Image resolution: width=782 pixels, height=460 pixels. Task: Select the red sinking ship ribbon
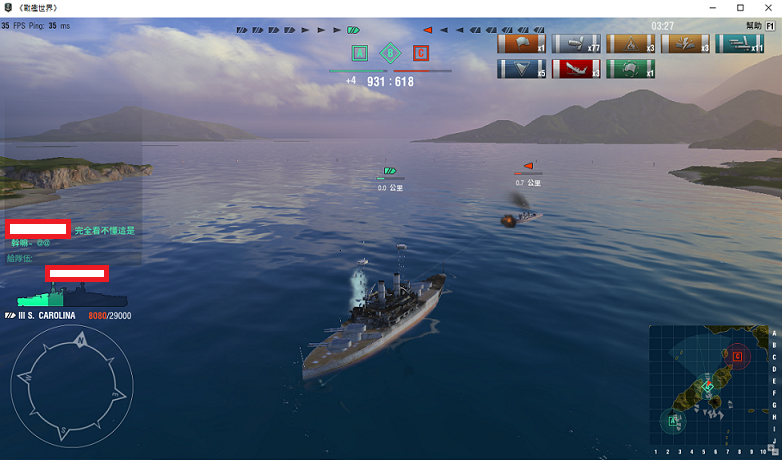[575, 69]
